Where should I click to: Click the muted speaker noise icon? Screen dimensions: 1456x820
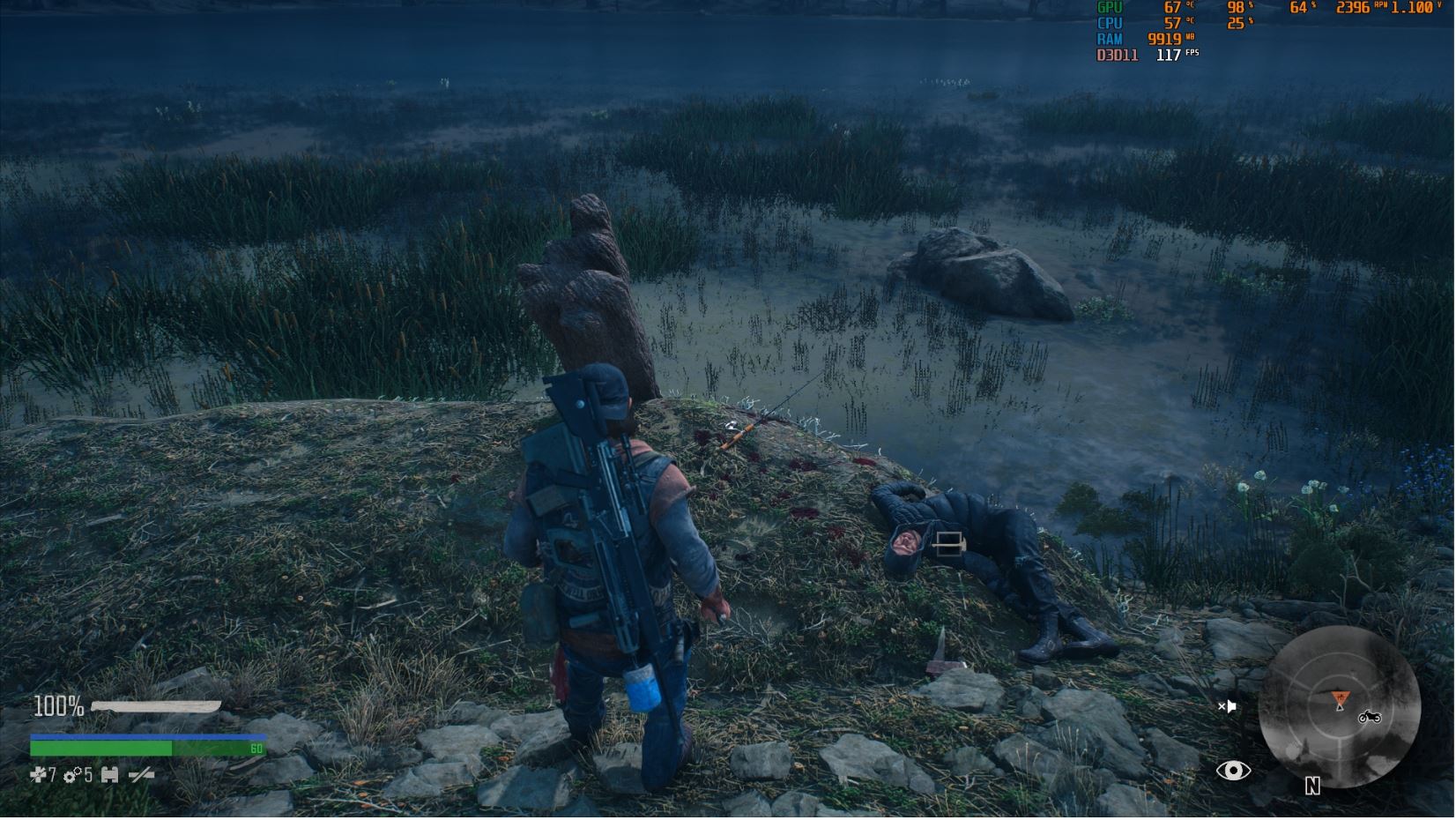tap(1227, 706)
